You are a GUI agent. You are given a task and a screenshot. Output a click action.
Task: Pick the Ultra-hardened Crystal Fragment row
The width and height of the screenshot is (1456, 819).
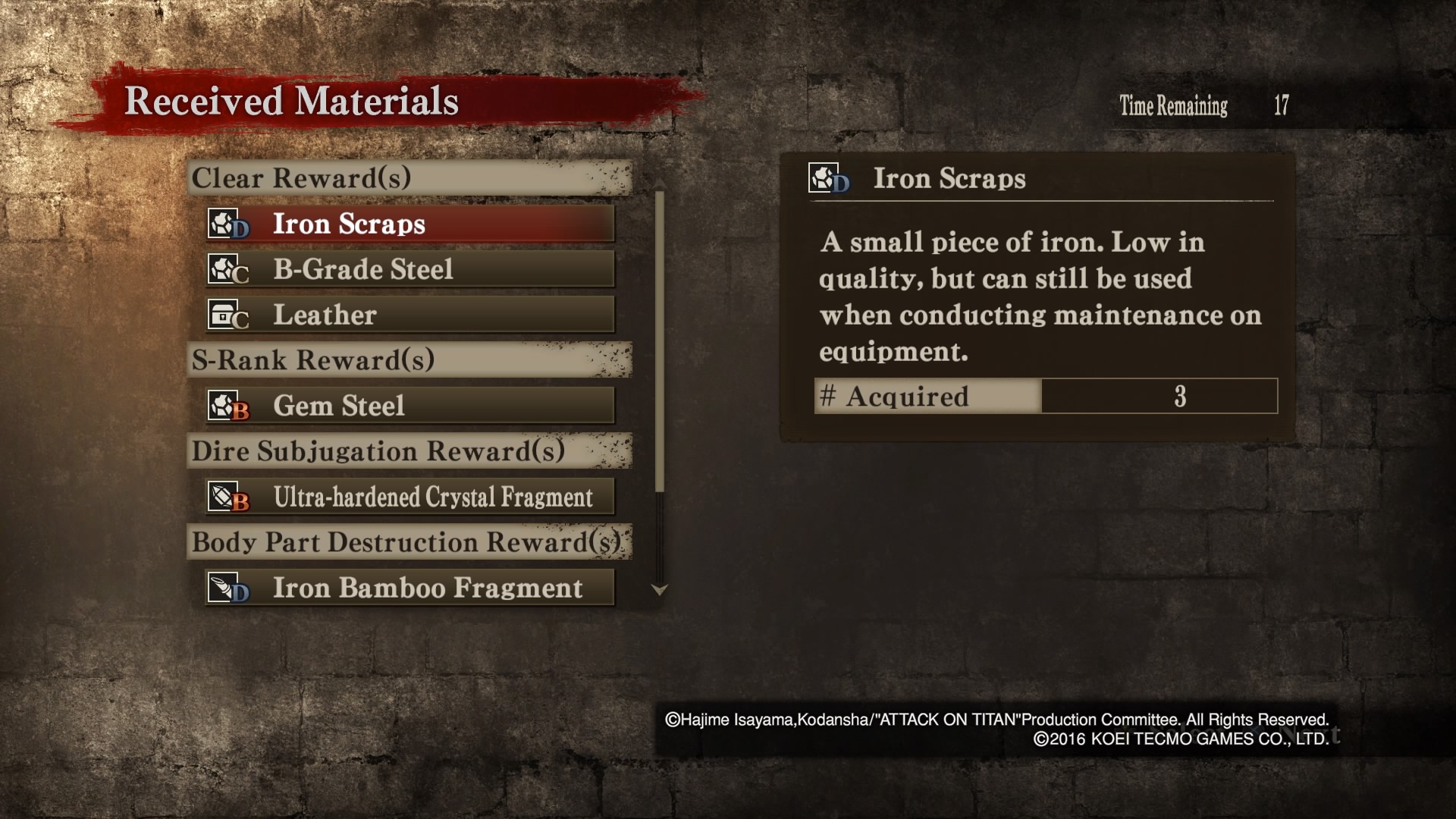point(409,497)
